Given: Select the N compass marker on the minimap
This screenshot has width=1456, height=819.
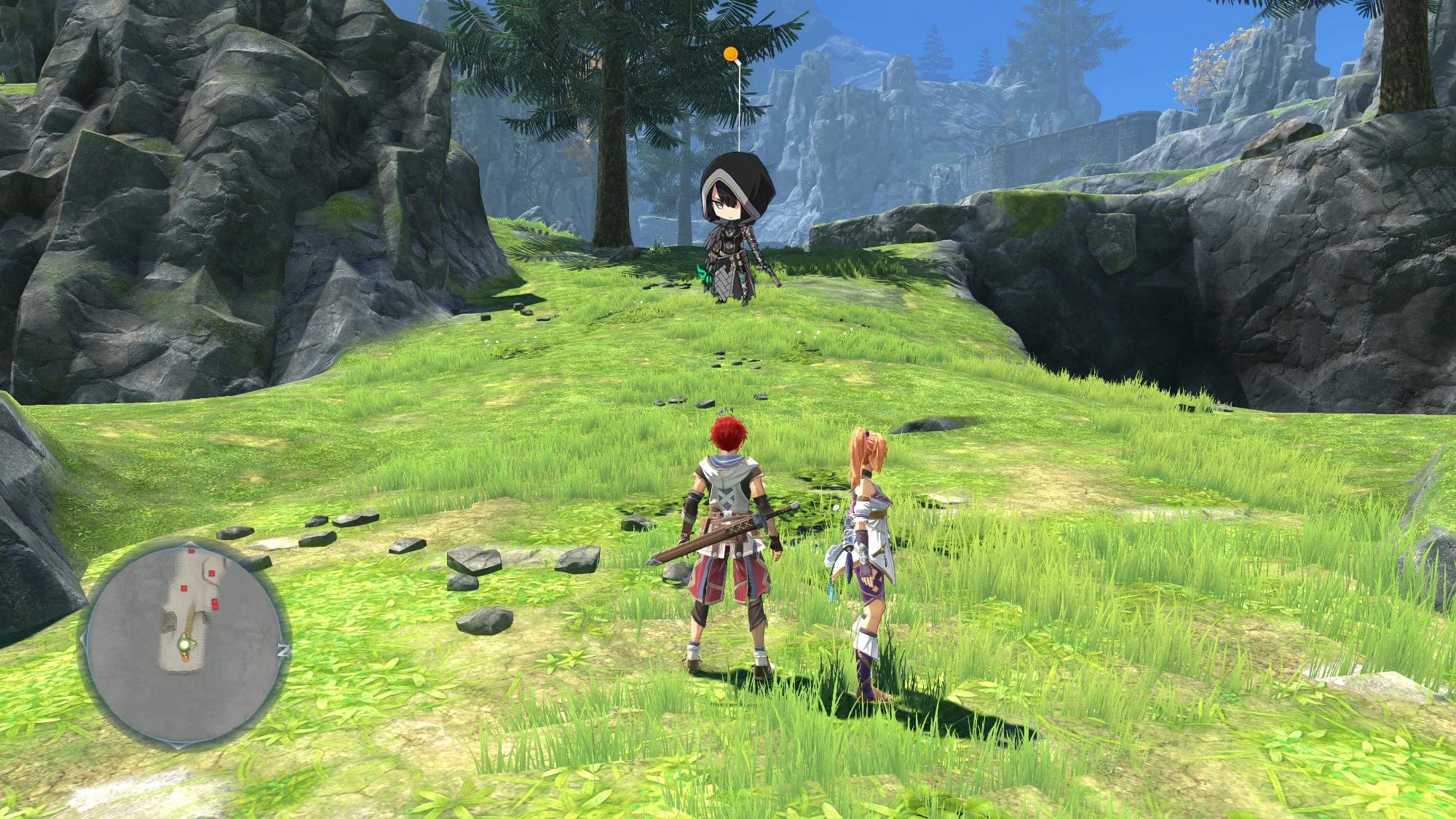Looking at the screenshot, I should (x=283, y=651).
